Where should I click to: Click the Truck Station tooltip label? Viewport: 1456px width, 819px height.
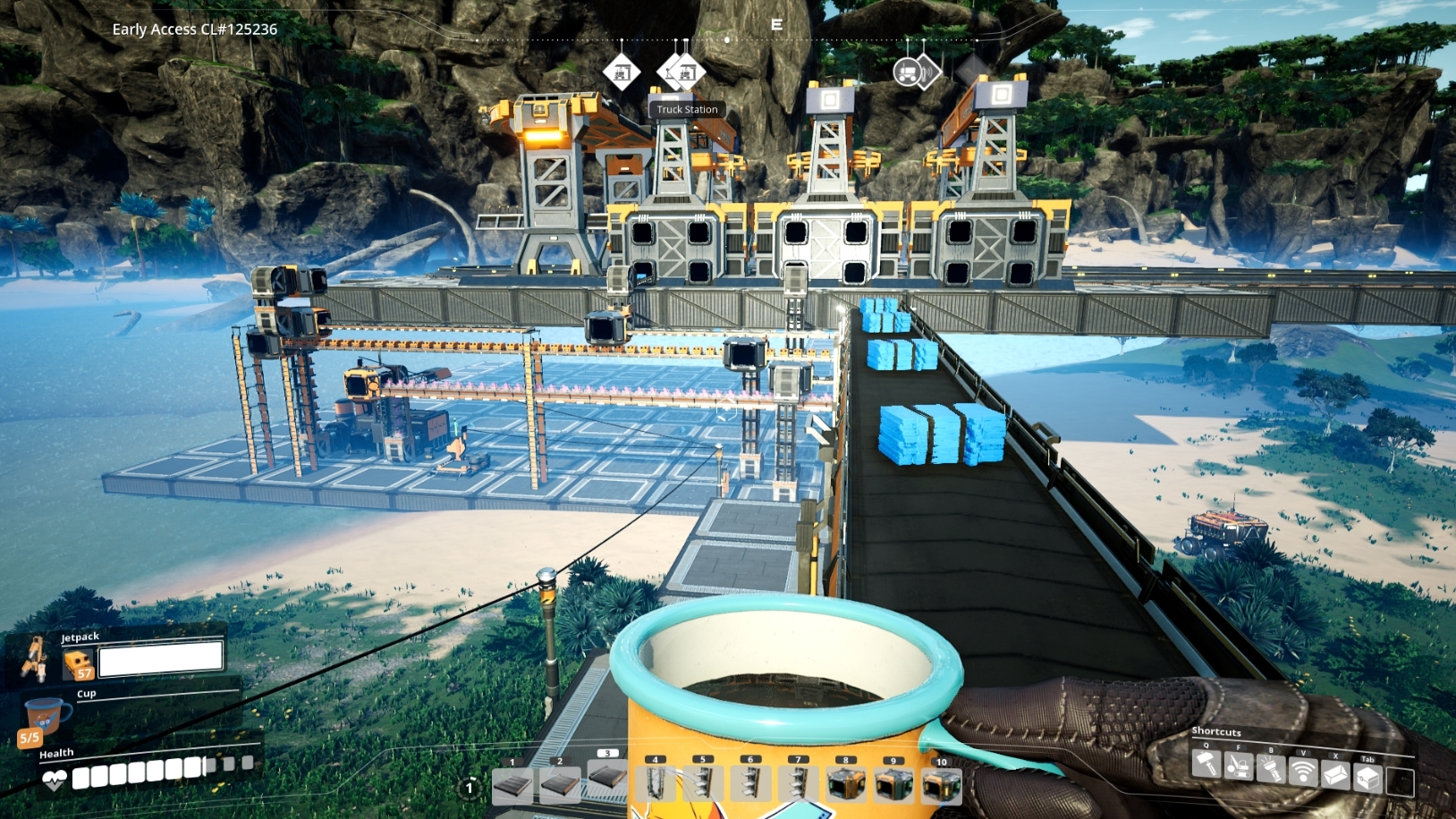pyautogui.click(x=687, y=109)
